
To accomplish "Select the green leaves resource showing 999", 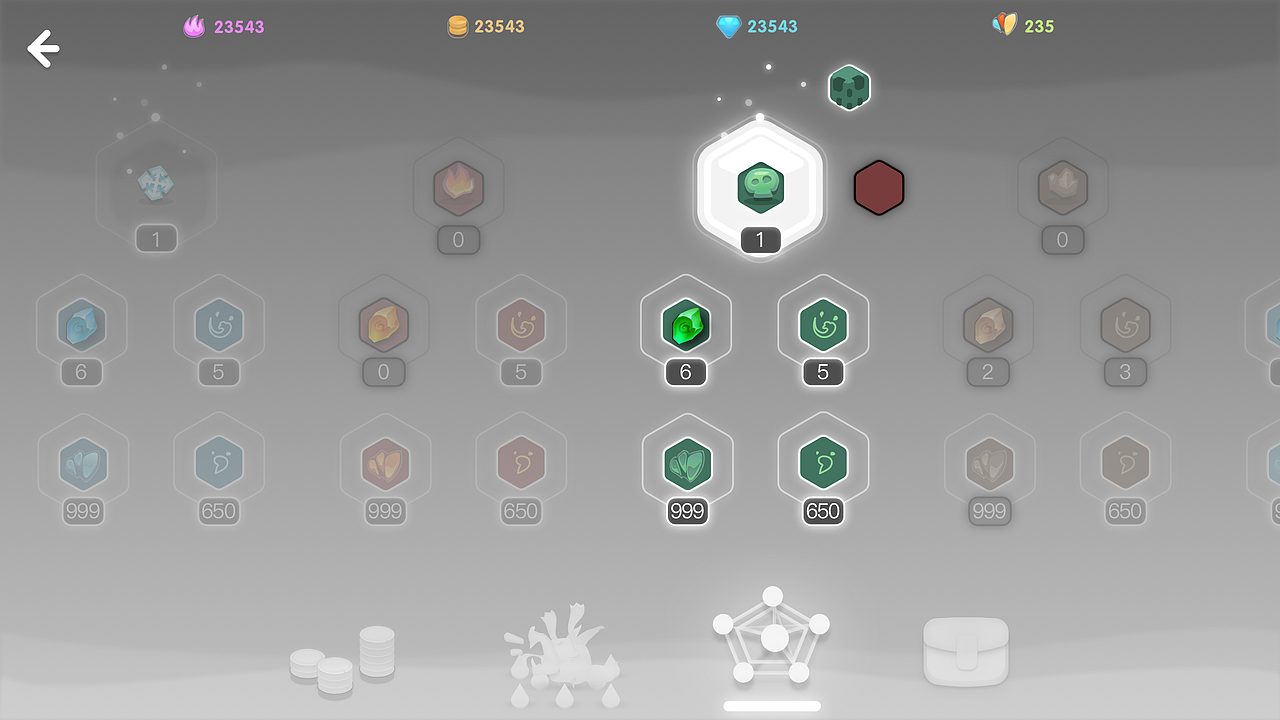I will point(687,464).
